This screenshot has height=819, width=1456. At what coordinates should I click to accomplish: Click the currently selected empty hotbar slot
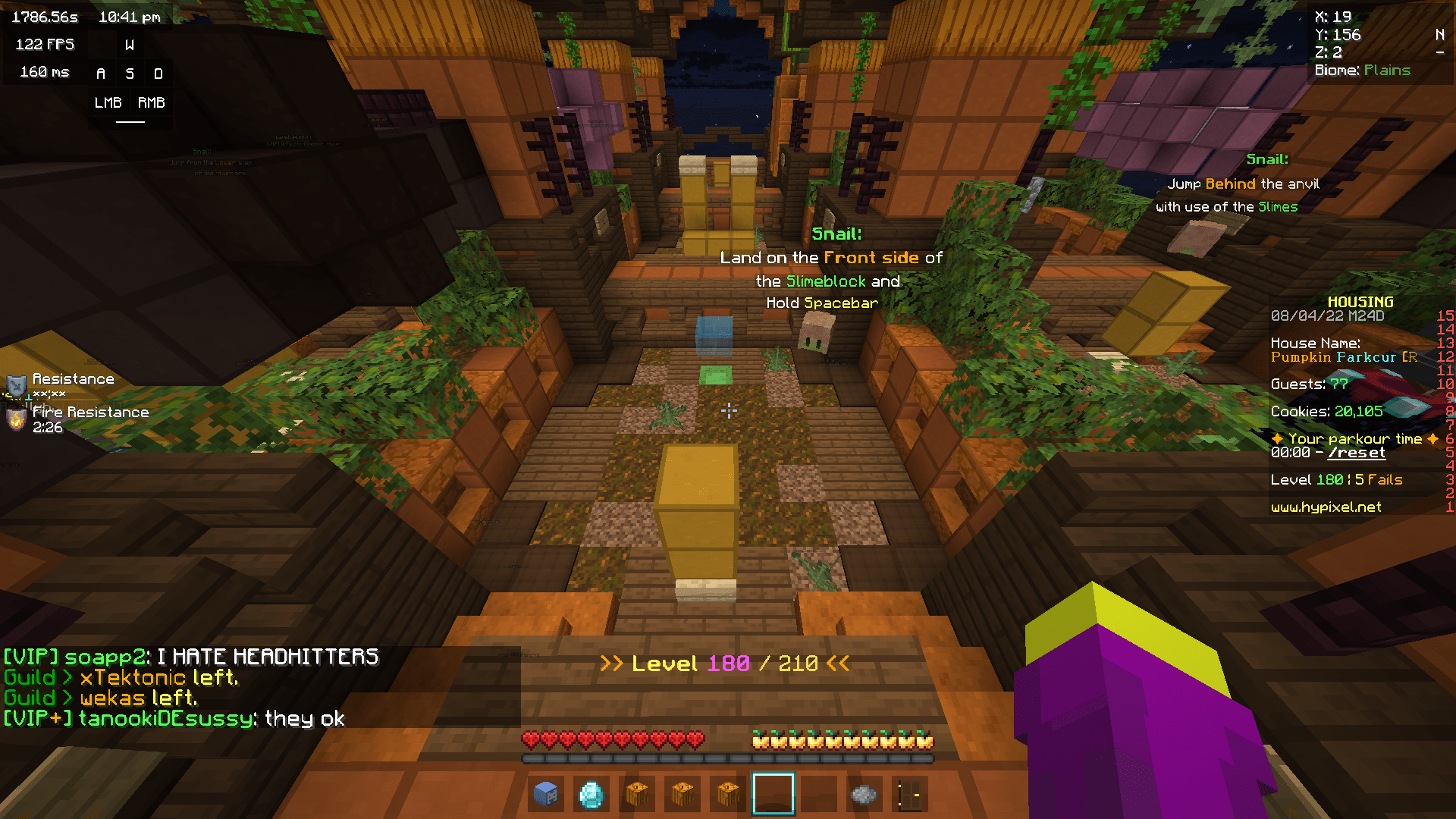coord(773,794)
